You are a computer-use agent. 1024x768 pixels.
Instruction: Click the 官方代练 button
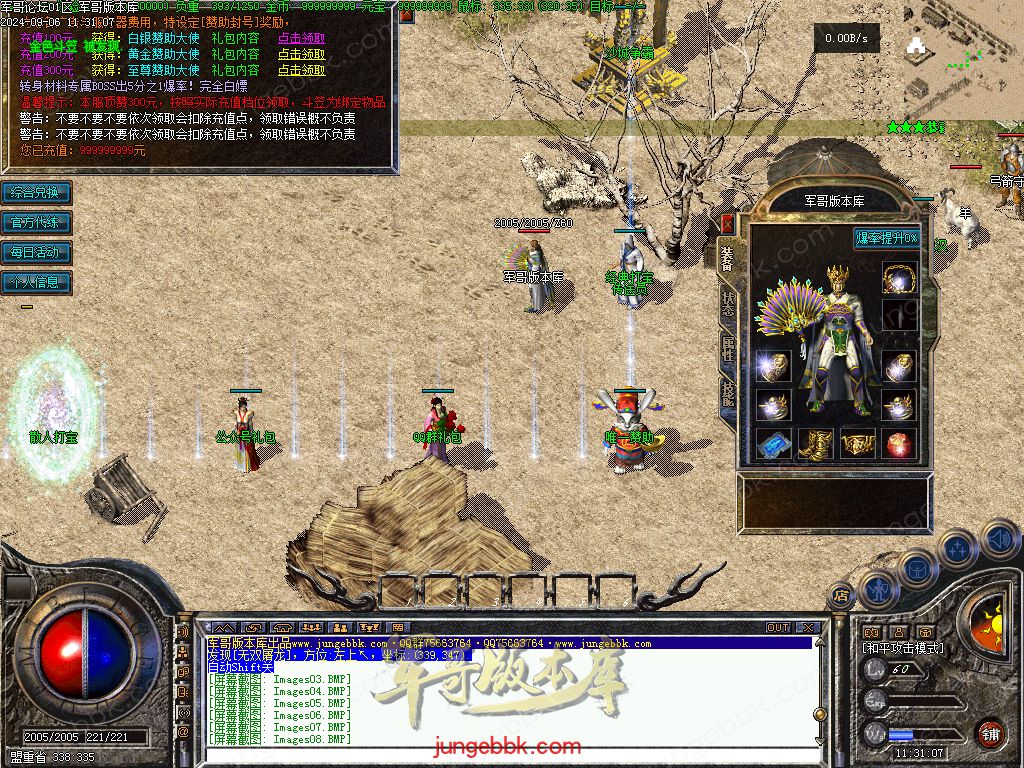tap(35, 222)
